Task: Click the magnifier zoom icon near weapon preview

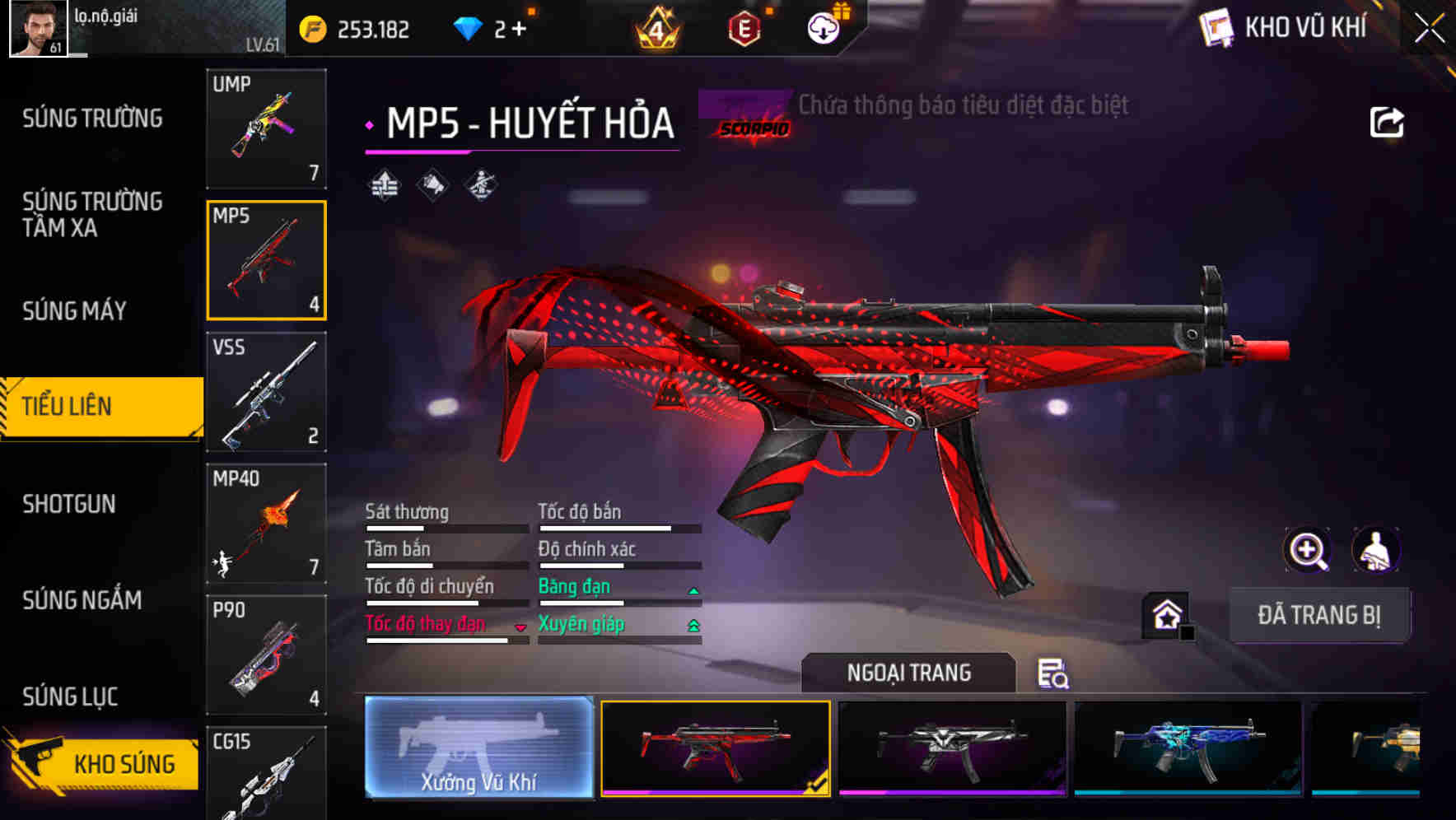Action: pyautogui.click(x=1309, y=550)
